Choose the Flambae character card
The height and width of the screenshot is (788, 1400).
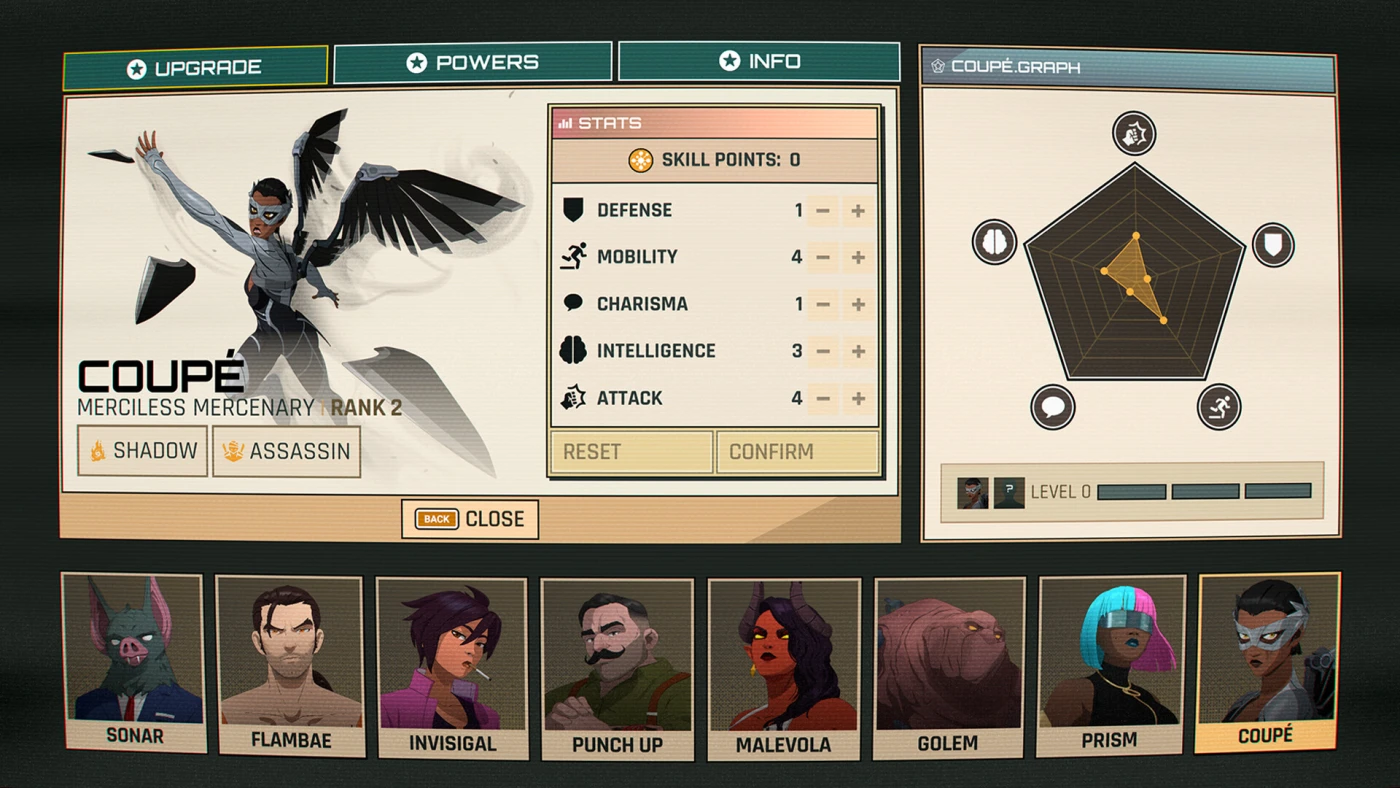290,665
